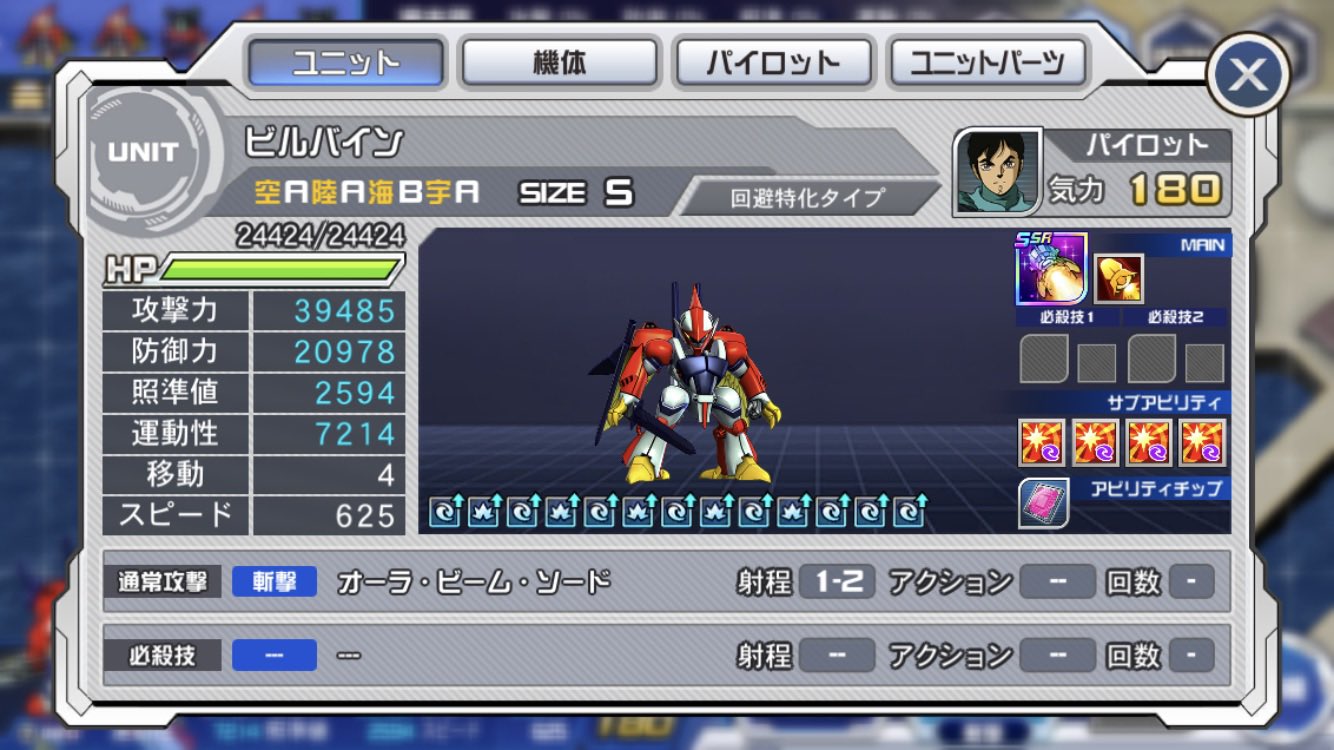Viewport: 1334px width, 750px height.
Task: Select the 通常攻撃 オーラ・ビーム・ソード row
Action: pos(658,581)
